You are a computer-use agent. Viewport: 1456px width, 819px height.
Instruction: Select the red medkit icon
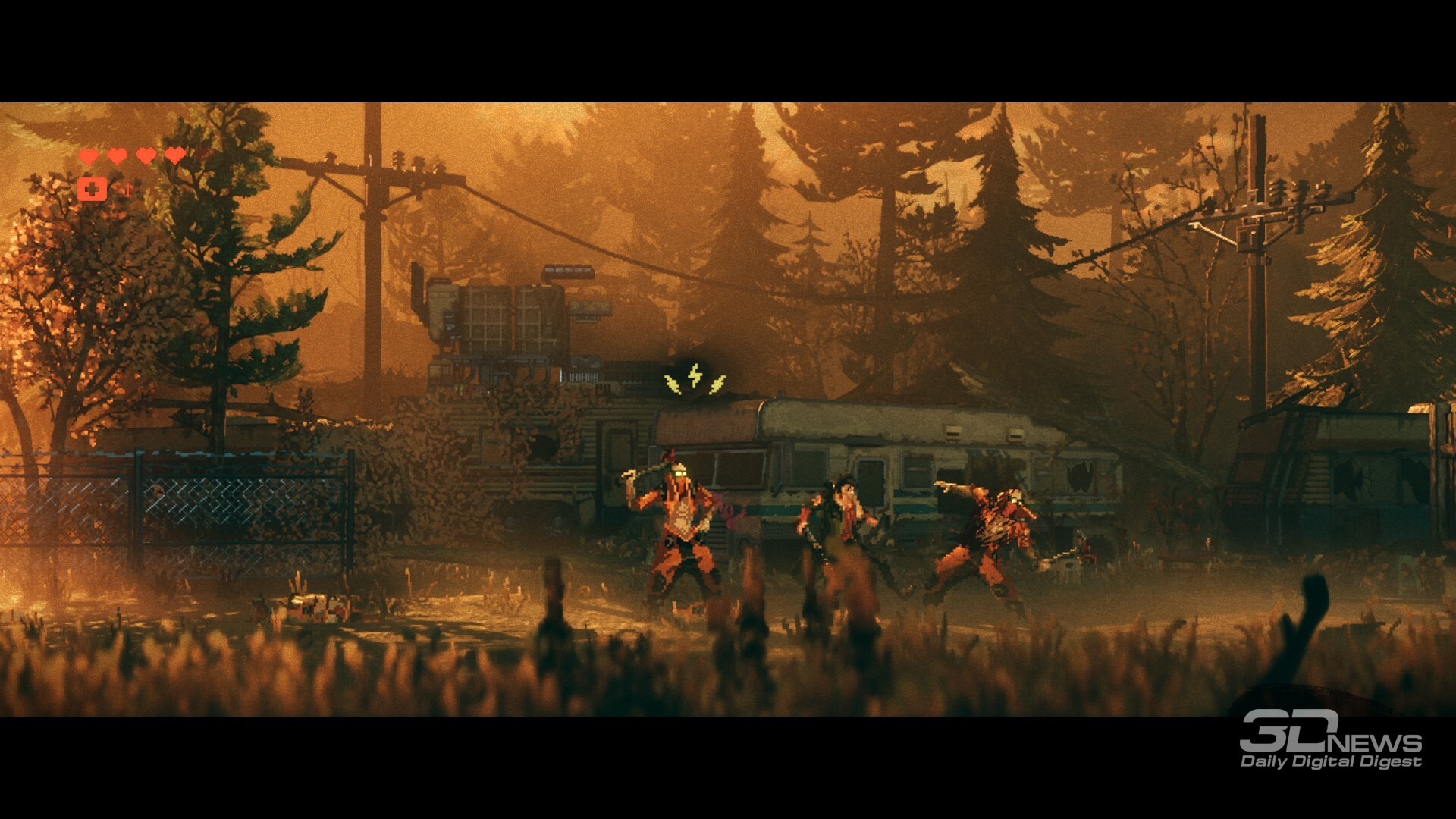coord(93,189)
